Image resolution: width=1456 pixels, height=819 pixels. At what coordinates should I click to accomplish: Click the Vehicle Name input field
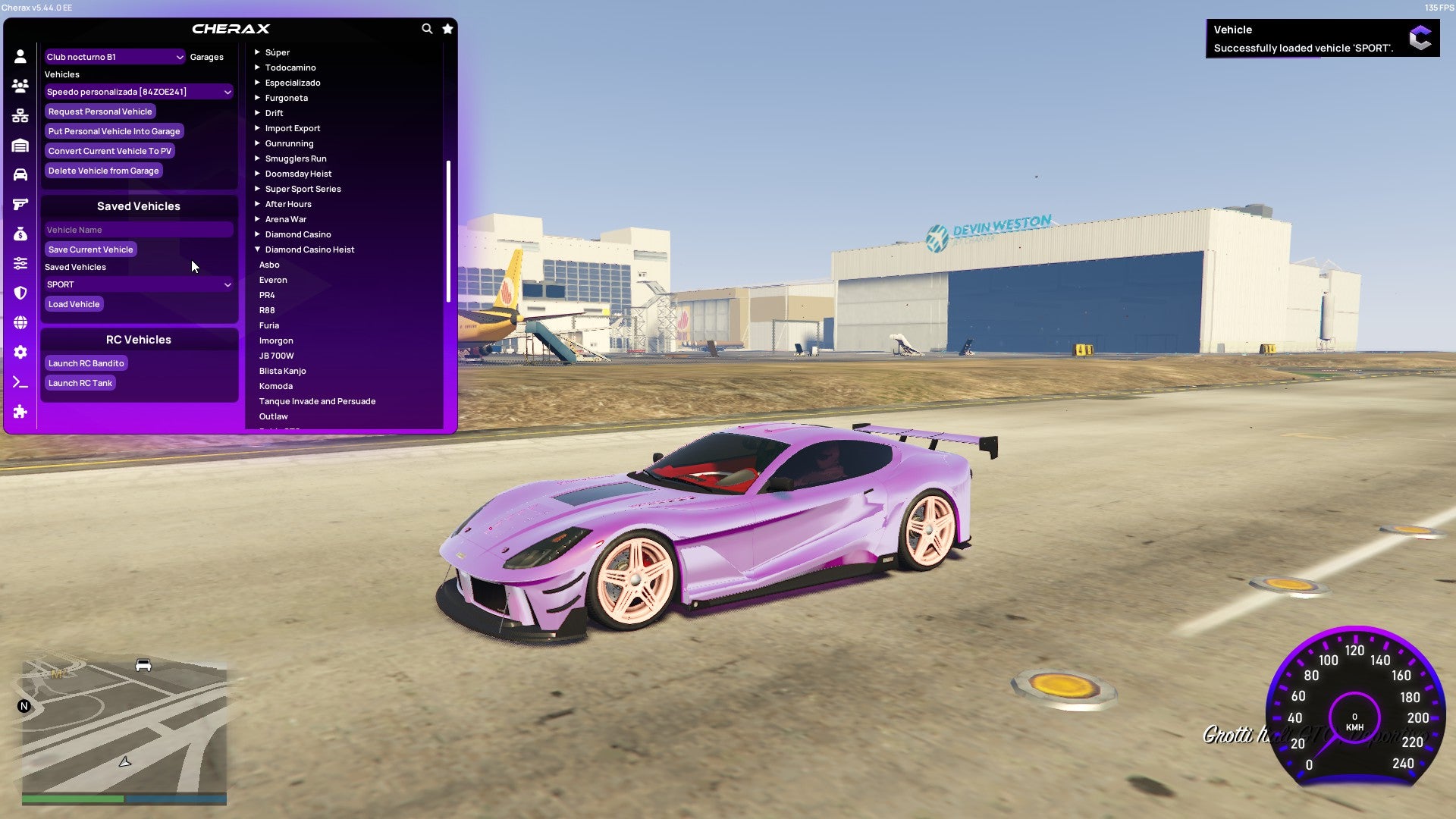click(139, 229)
